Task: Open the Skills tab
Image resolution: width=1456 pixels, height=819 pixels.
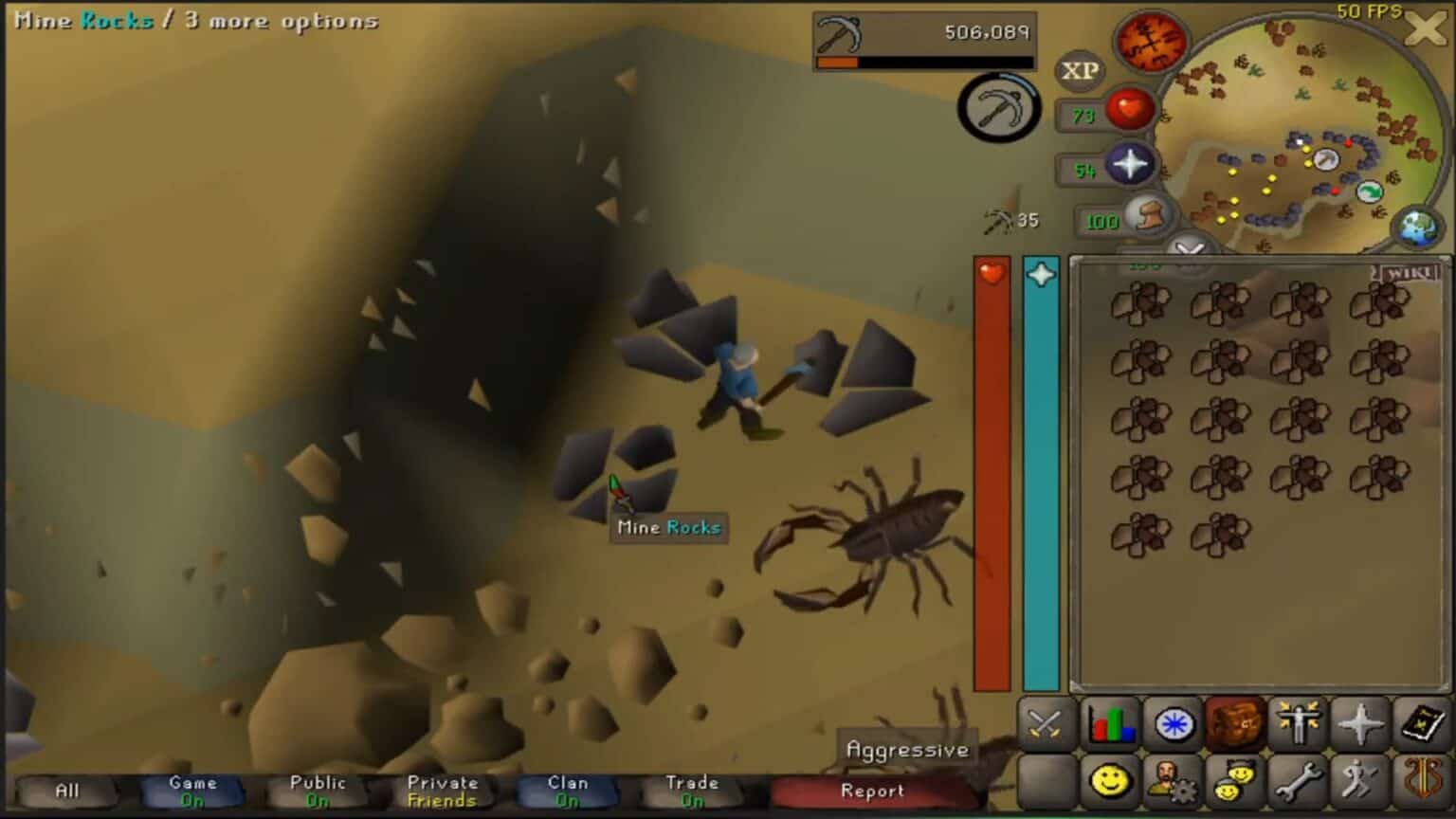Action: 1111,725
